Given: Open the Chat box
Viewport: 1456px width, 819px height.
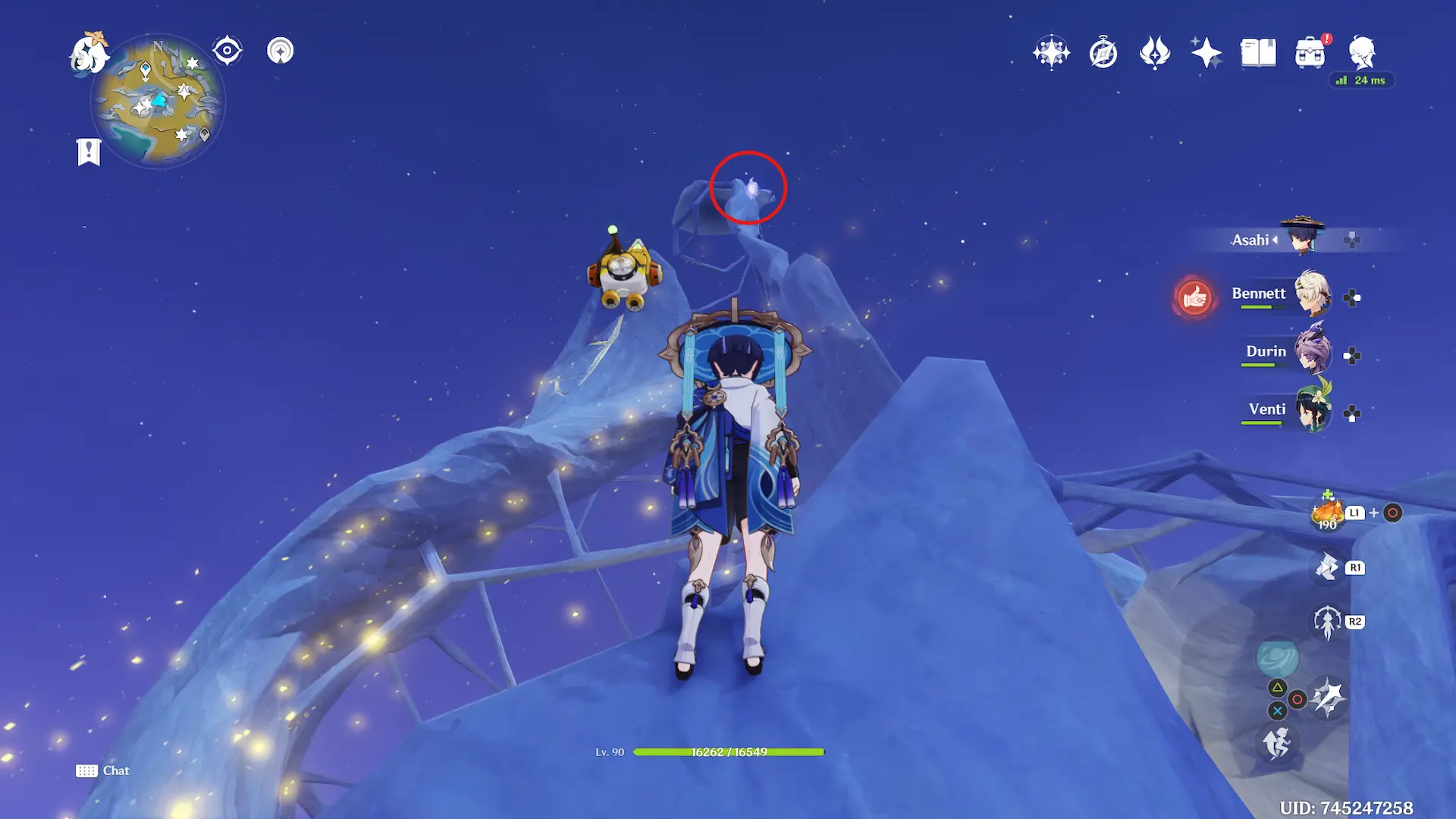Looking at the screenshot, I should point(102,770).
